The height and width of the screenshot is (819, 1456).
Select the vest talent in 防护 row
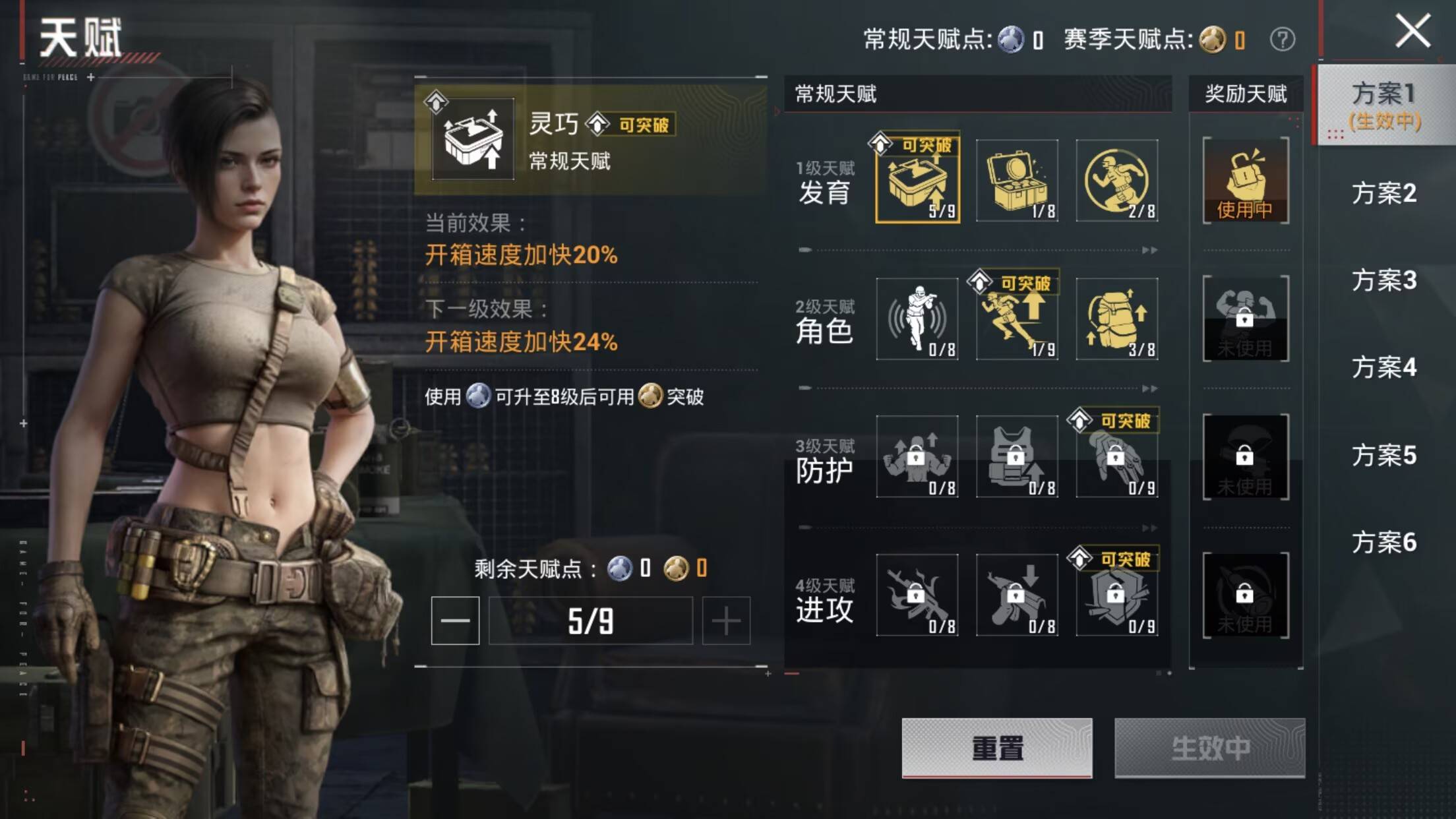[x=1017, y=458]
